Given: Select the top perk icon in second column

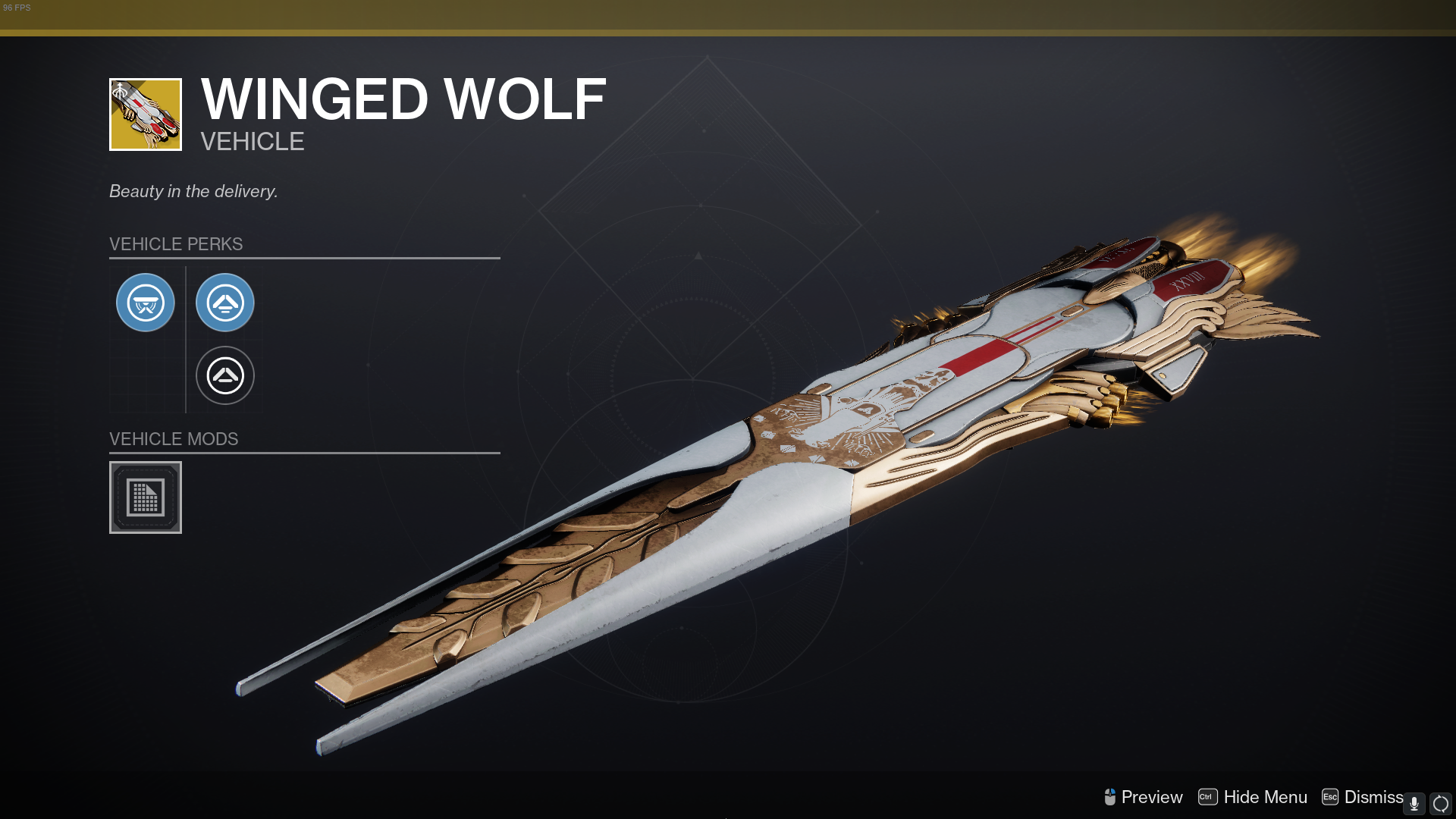Looking at the screenshot, I should point(224,302).
